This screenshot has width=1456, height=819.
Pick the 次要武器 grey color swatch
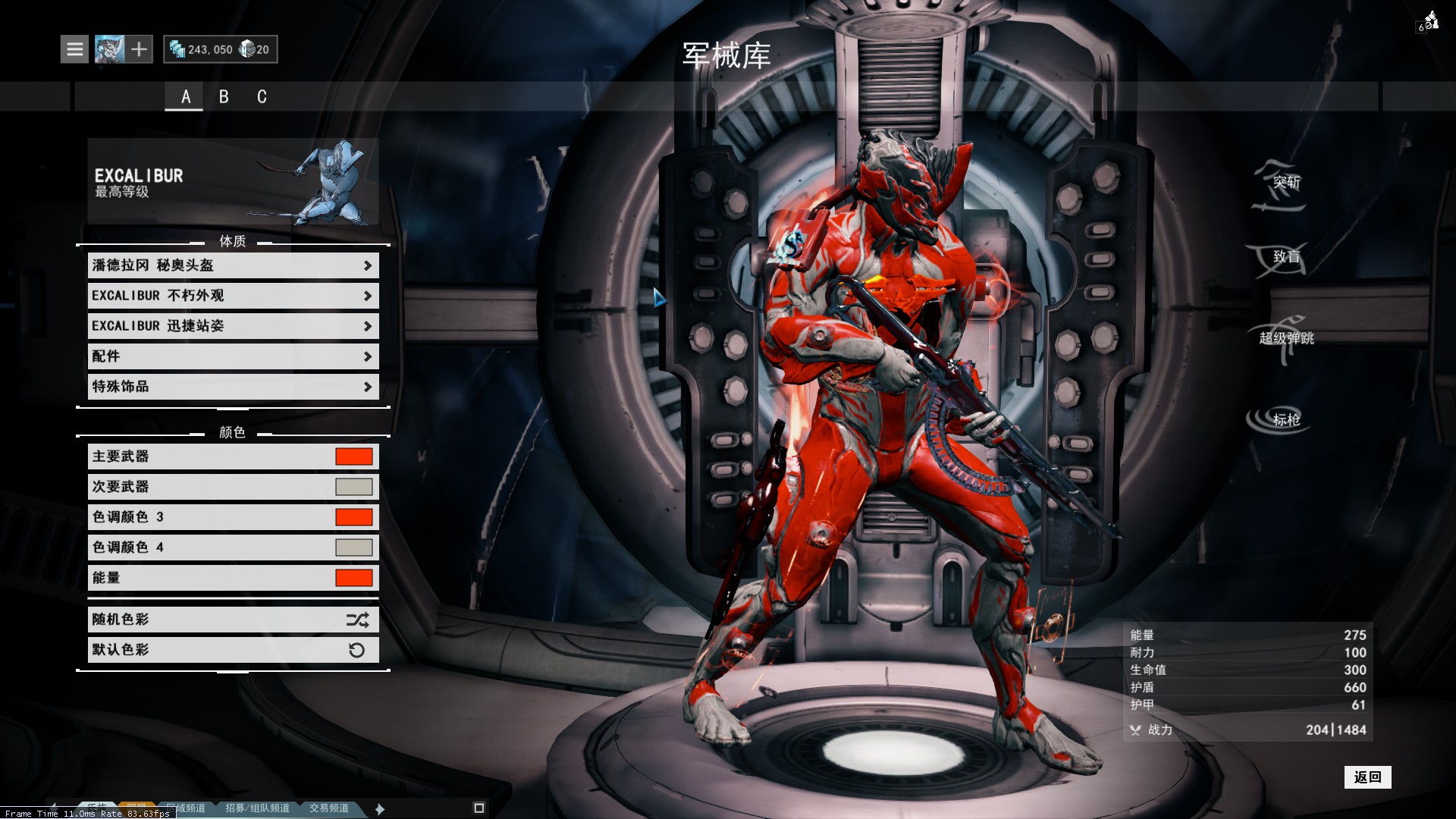[353, 487]
